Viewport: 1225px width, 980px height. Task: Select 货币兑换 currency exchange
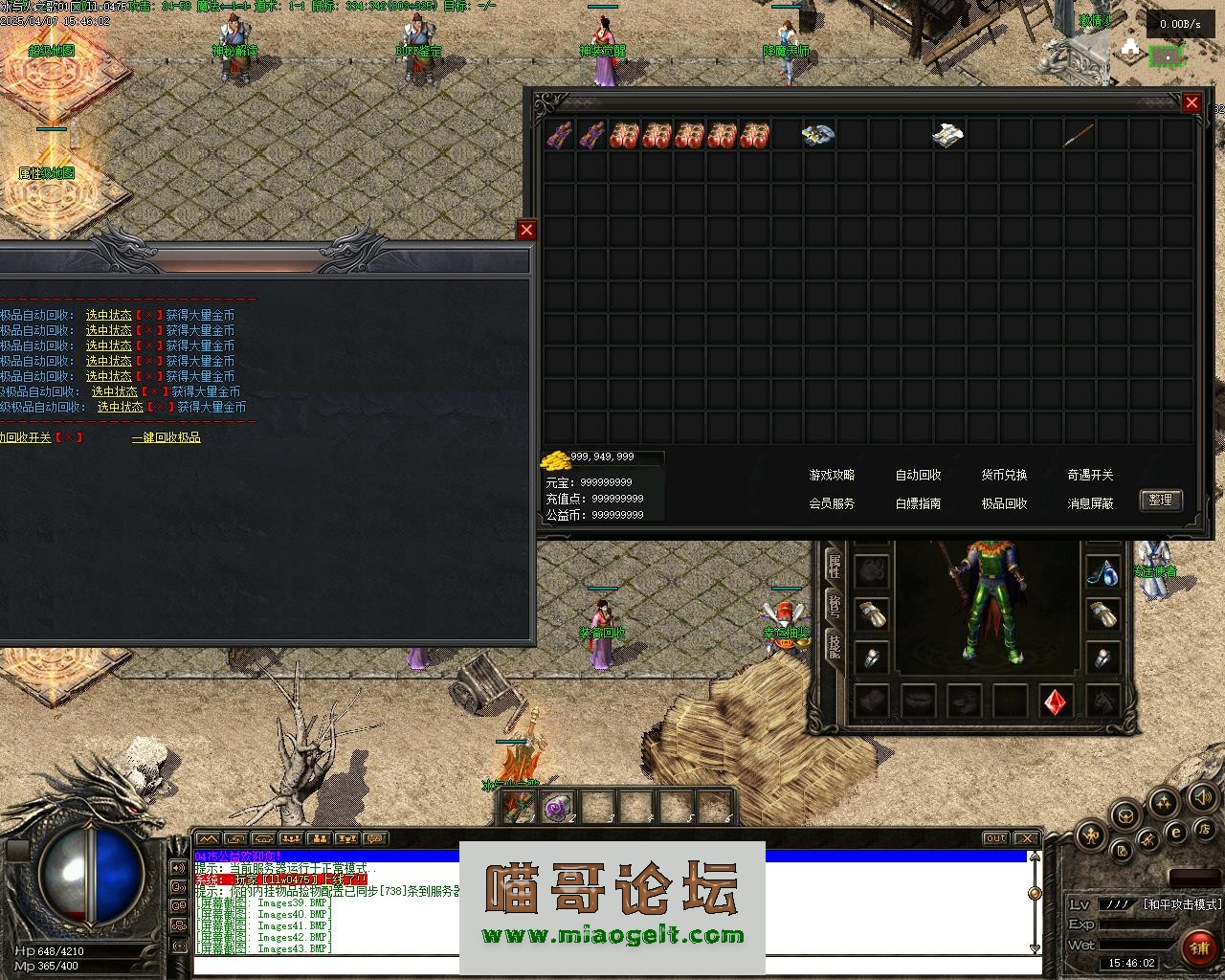click(x=1004, y=475)
